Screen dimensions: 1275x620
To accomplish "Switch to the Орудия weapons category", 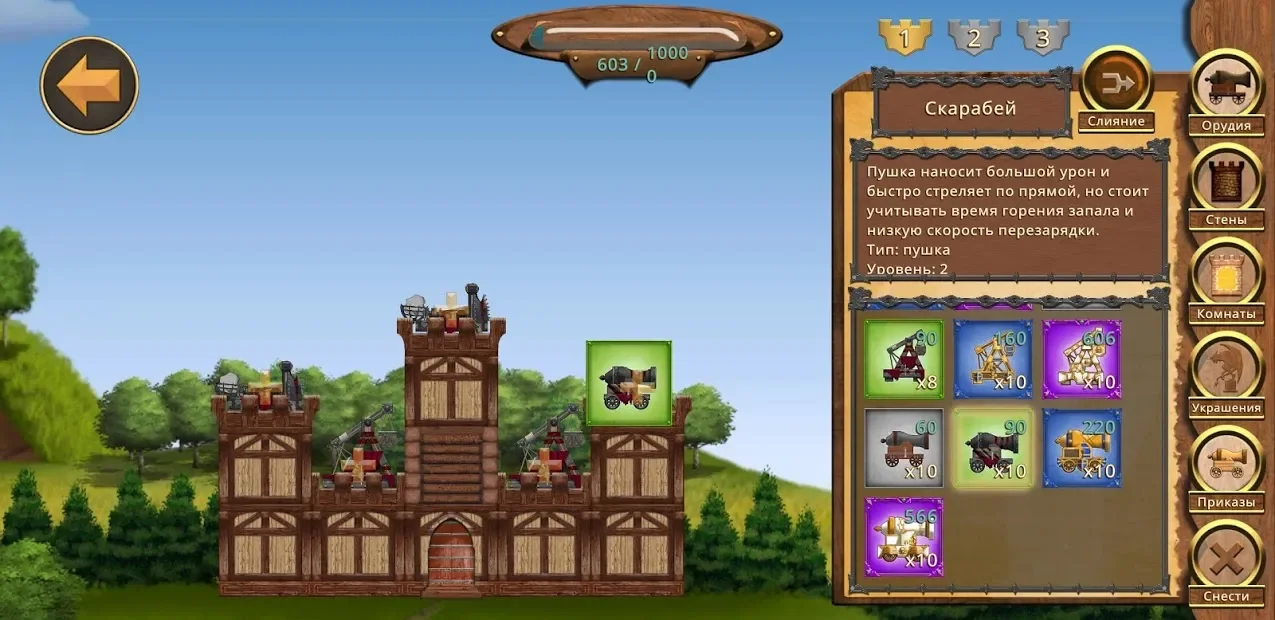I will tap(1226, 89).
